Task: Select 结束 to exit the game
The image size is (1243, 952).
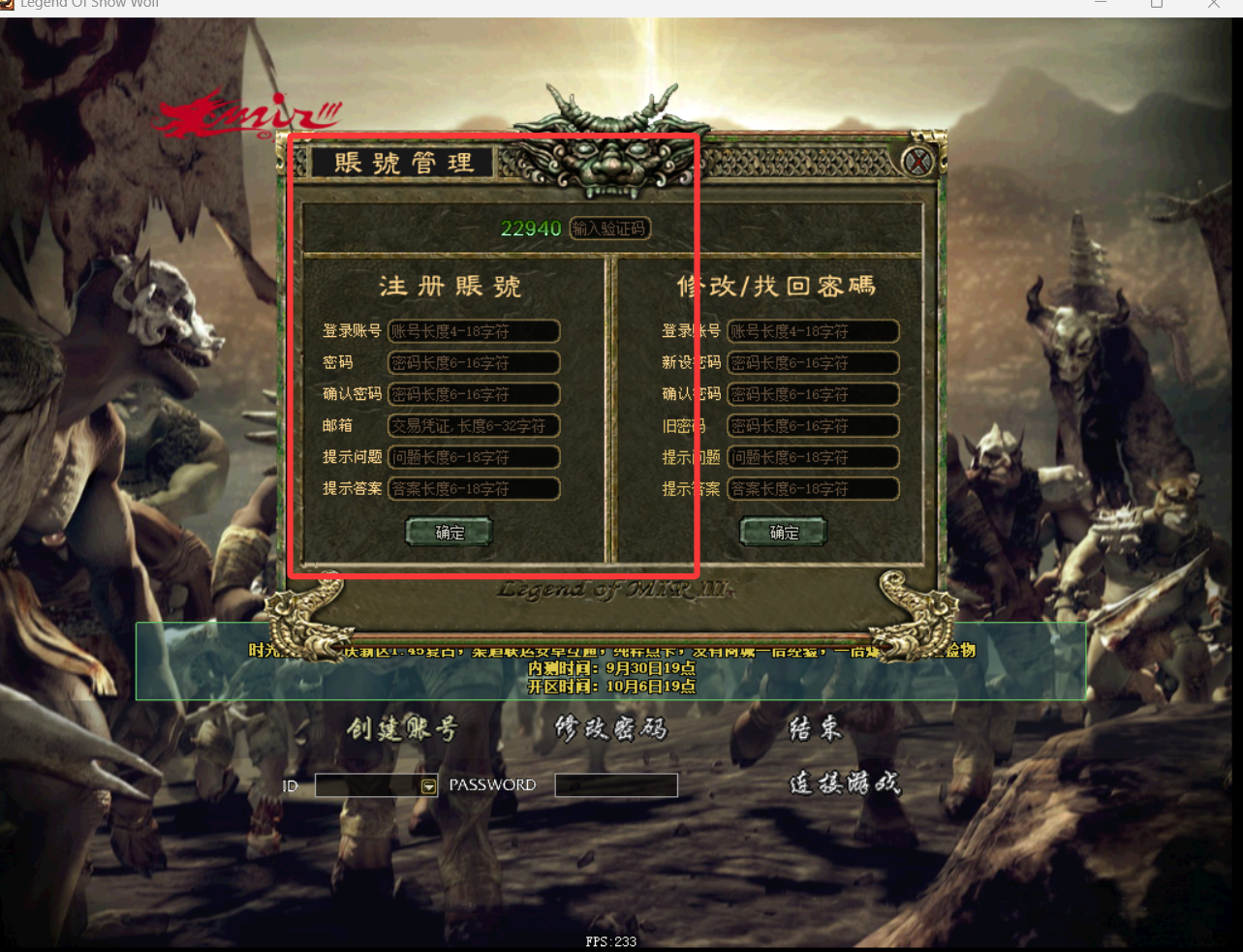Action: point(816,729)
